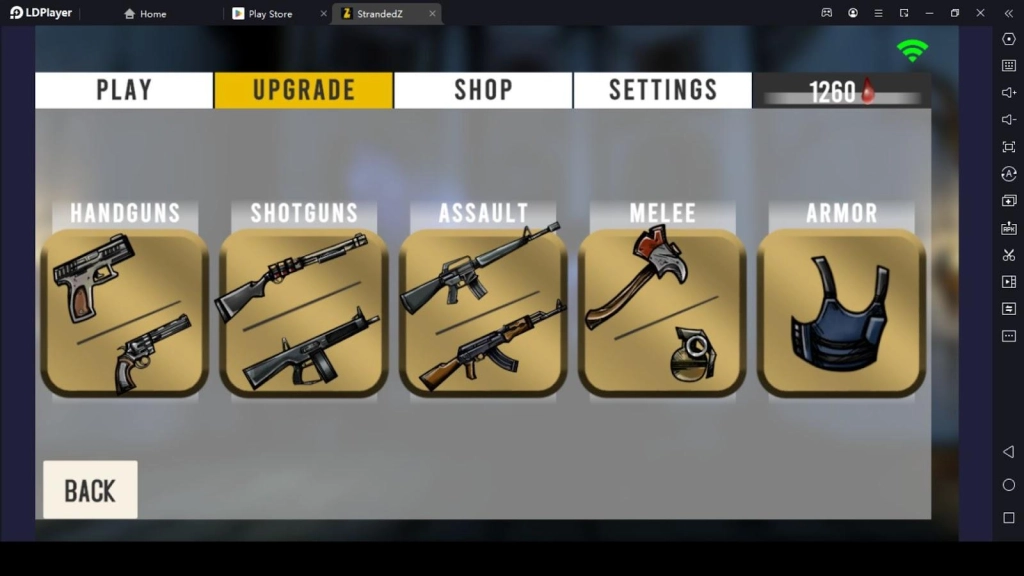The image size is (1024, 576).
Task: Open the Handguns upgrade category
Action: pos(124,312)
